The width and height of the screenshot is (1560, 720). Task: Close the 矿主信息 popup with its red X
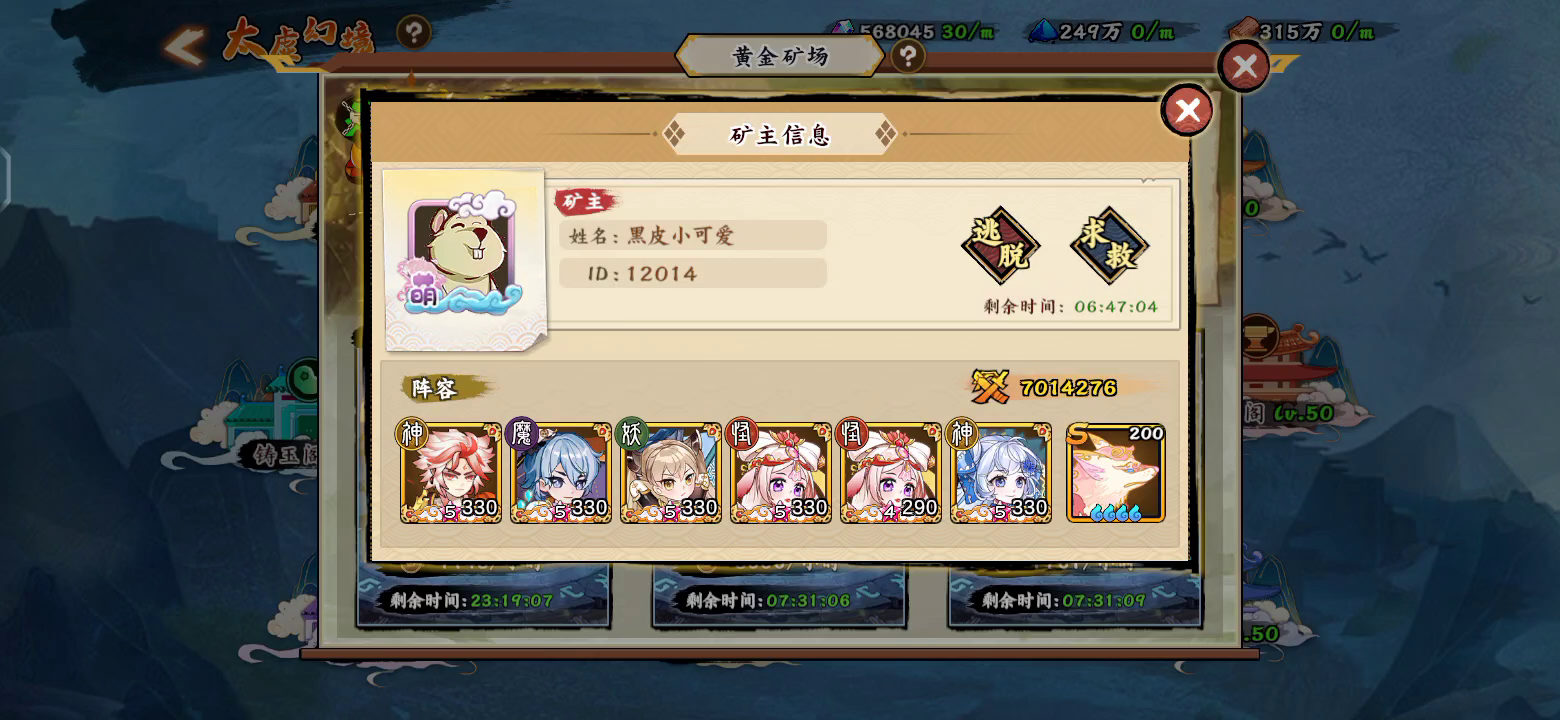click(x=1187, y=110)
